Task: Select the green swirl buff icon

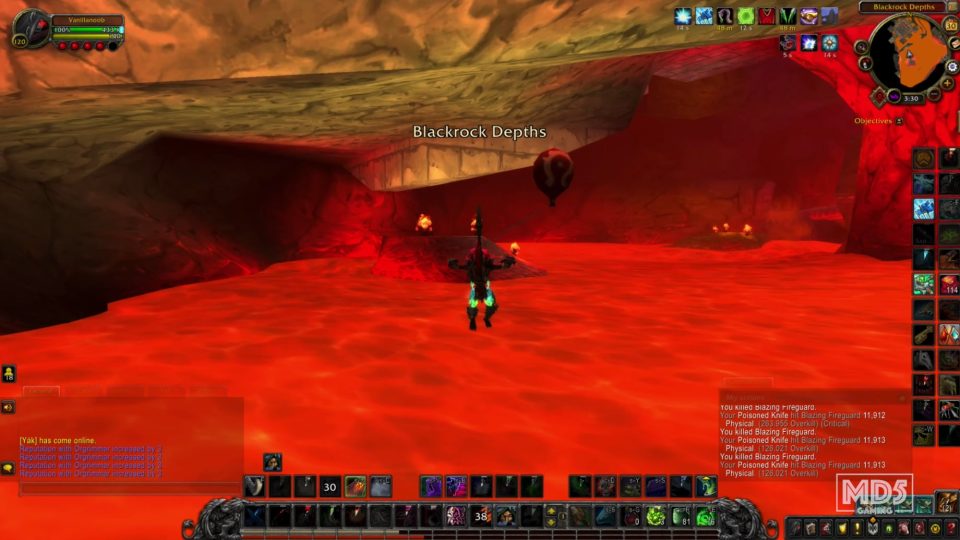Action: [746, 16]
